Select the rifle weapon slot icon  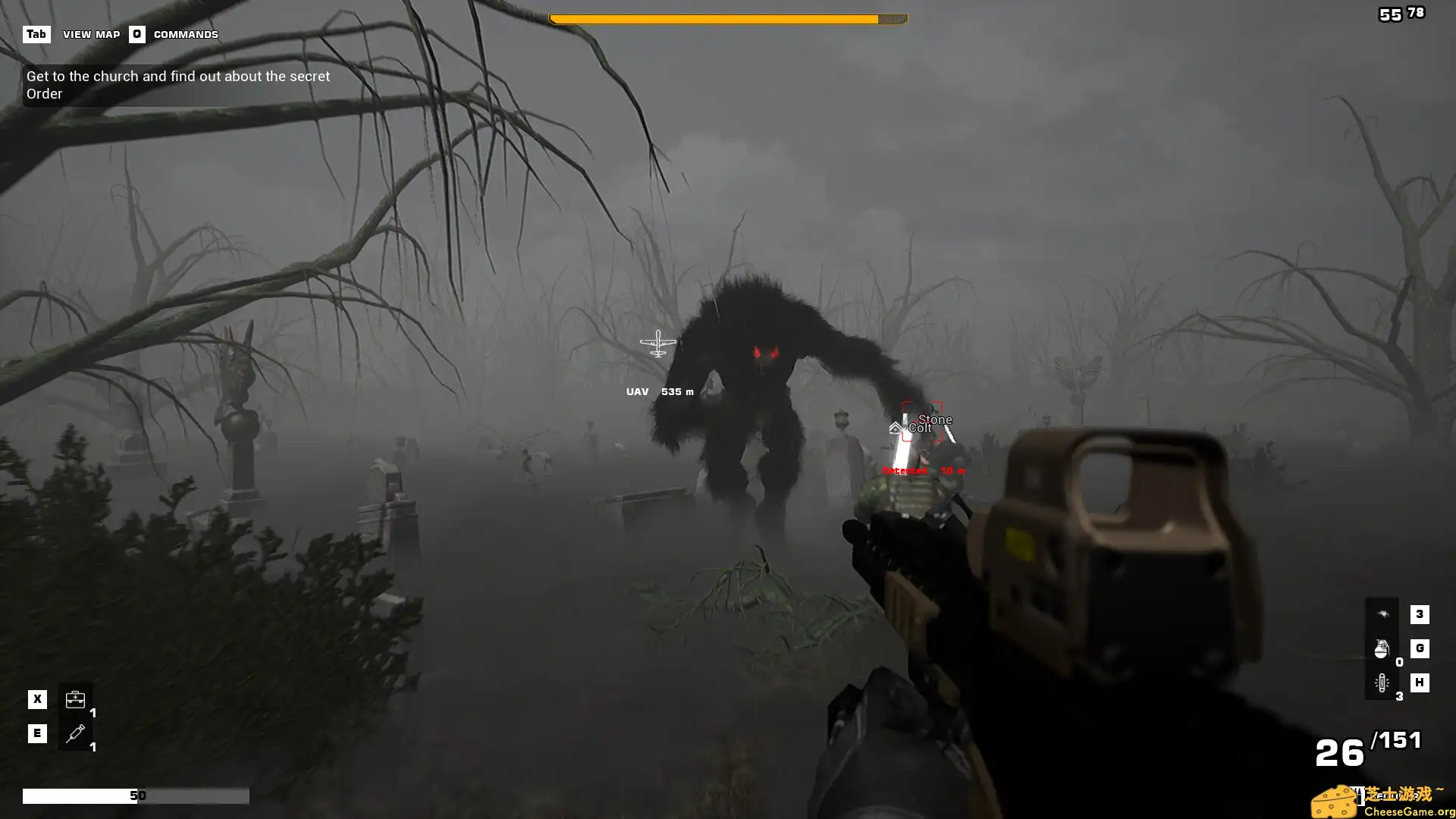pos(1383,614)
